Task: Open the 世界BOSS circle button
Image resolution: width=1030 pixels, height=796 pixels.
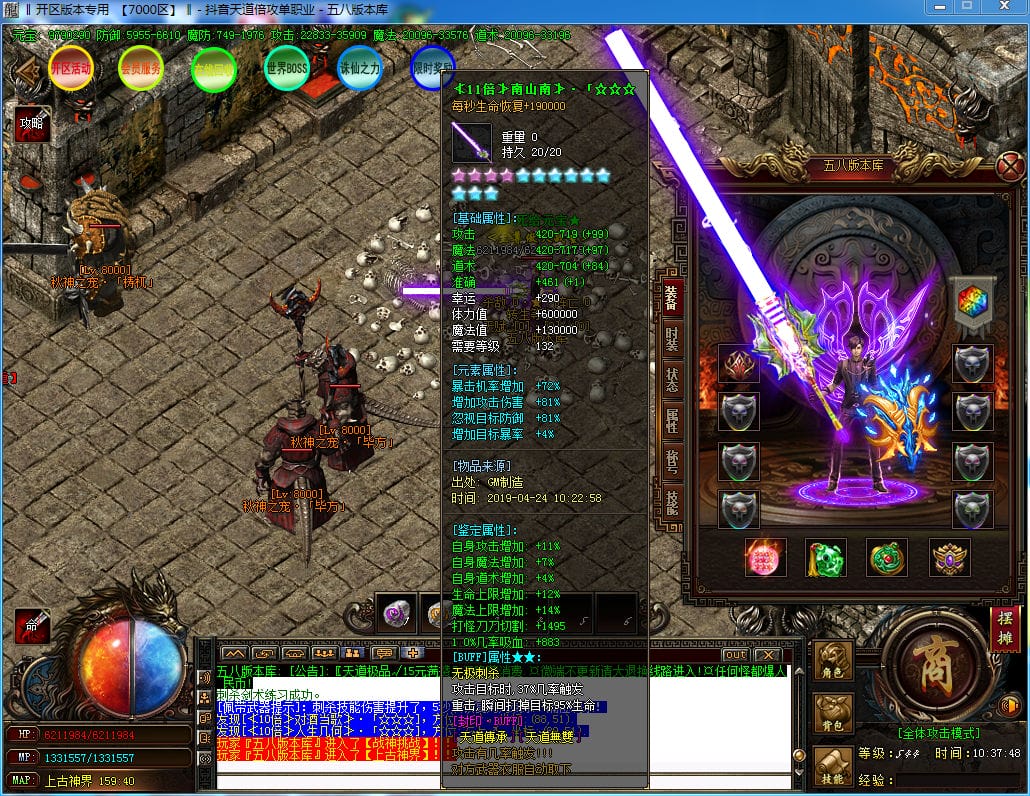Action: pos(286,69)
